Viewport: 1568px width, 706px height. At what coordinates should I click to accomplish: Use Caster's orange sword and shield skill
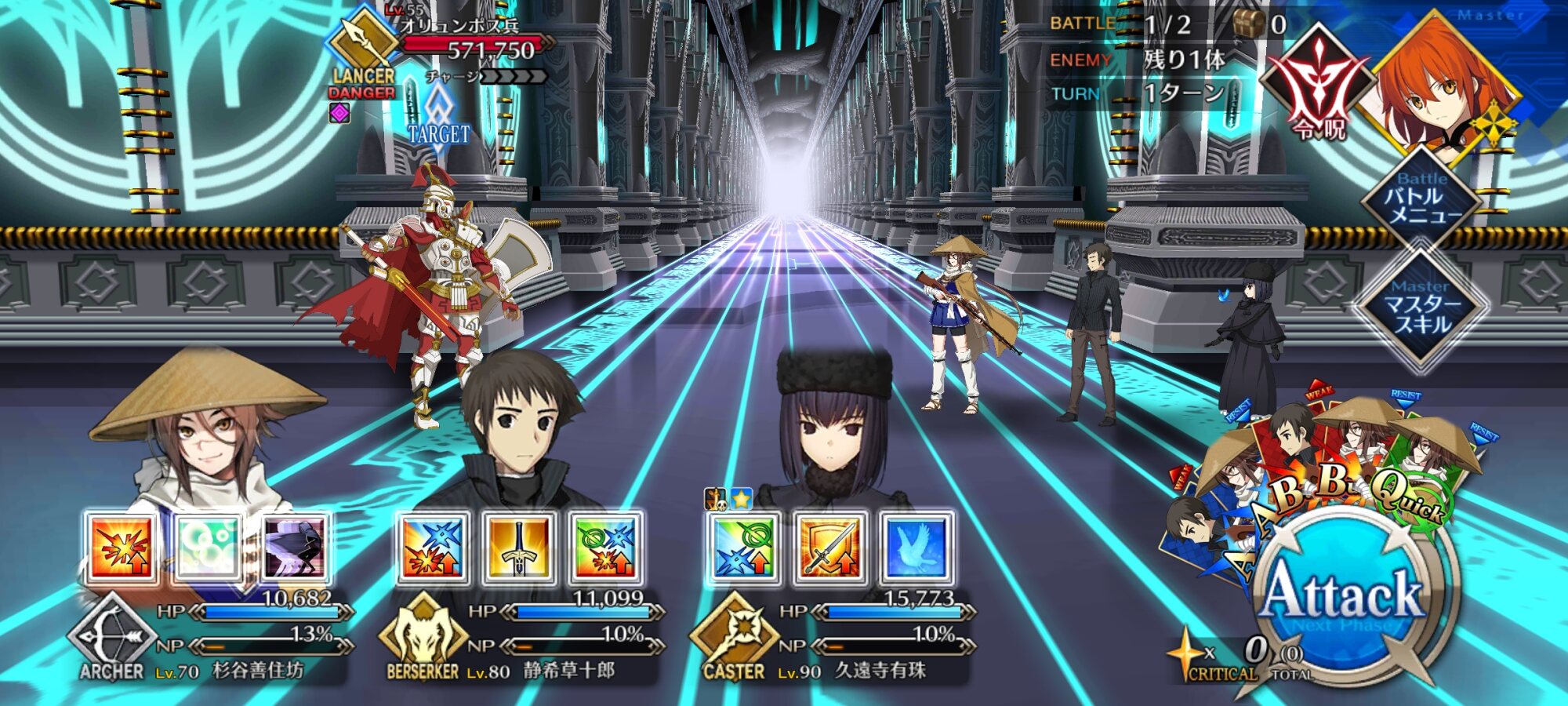point(830,548)
